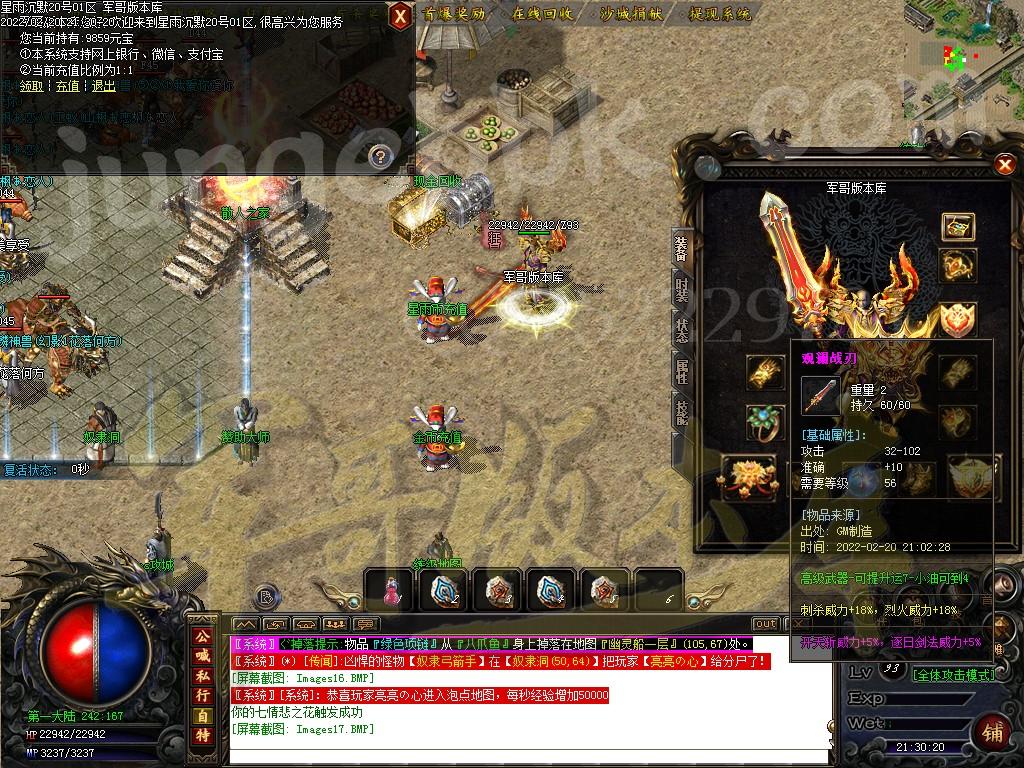Open the dialog's question mark help

pos(379,155)
